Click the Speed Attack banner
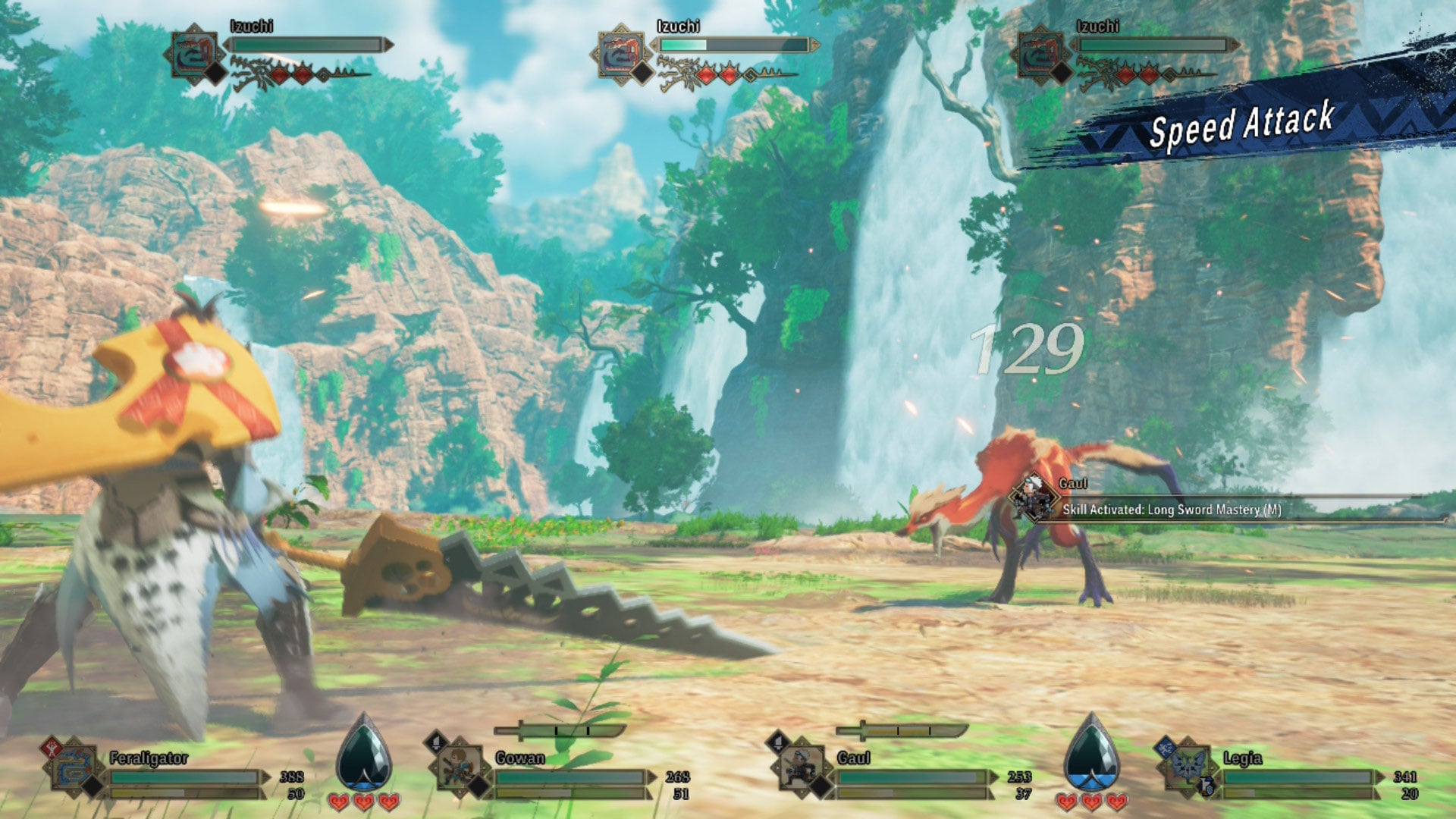This screenshot has height=819, width=1456. [1244, 129]
